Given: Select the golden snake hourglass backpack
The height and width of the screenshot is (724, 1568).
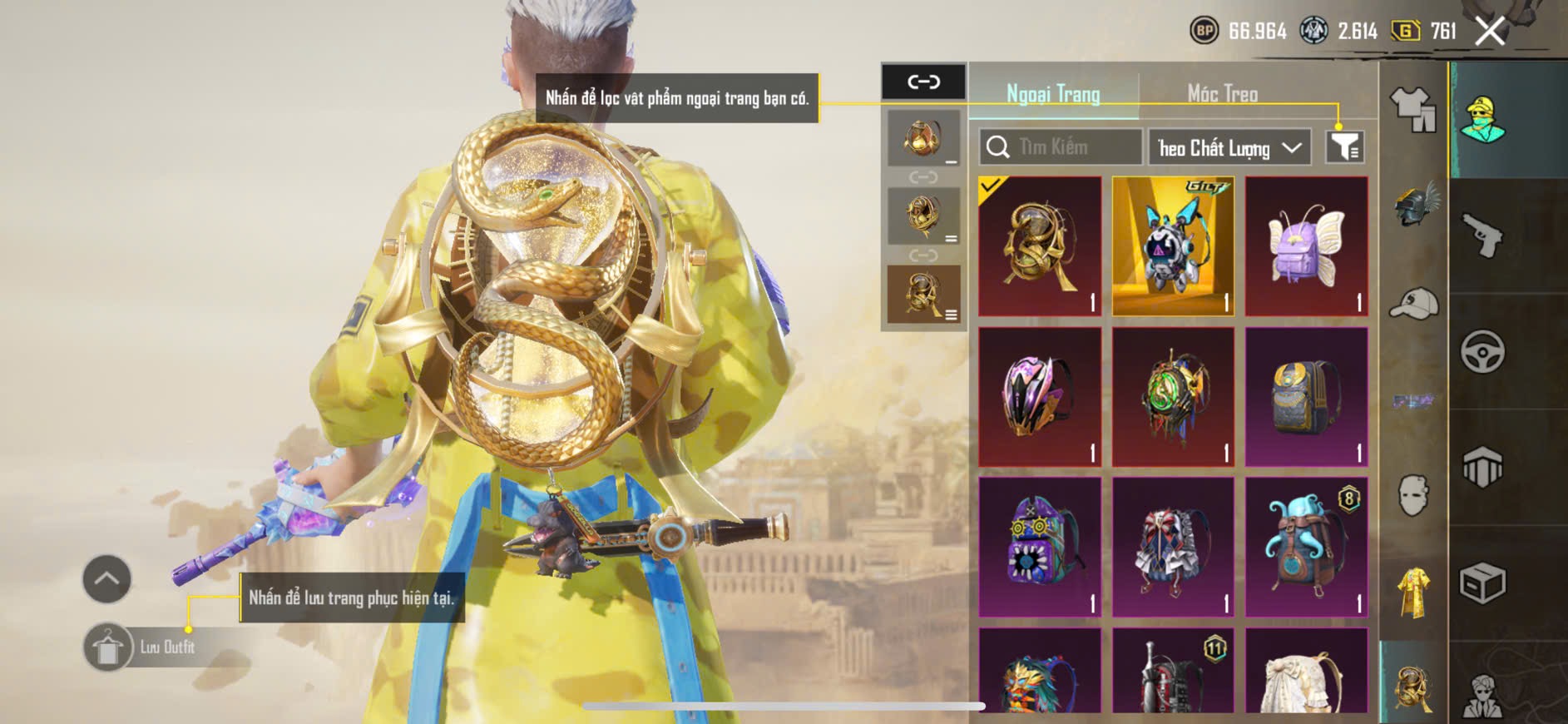Looking at the screenshot, I should tap(1040, 246).
